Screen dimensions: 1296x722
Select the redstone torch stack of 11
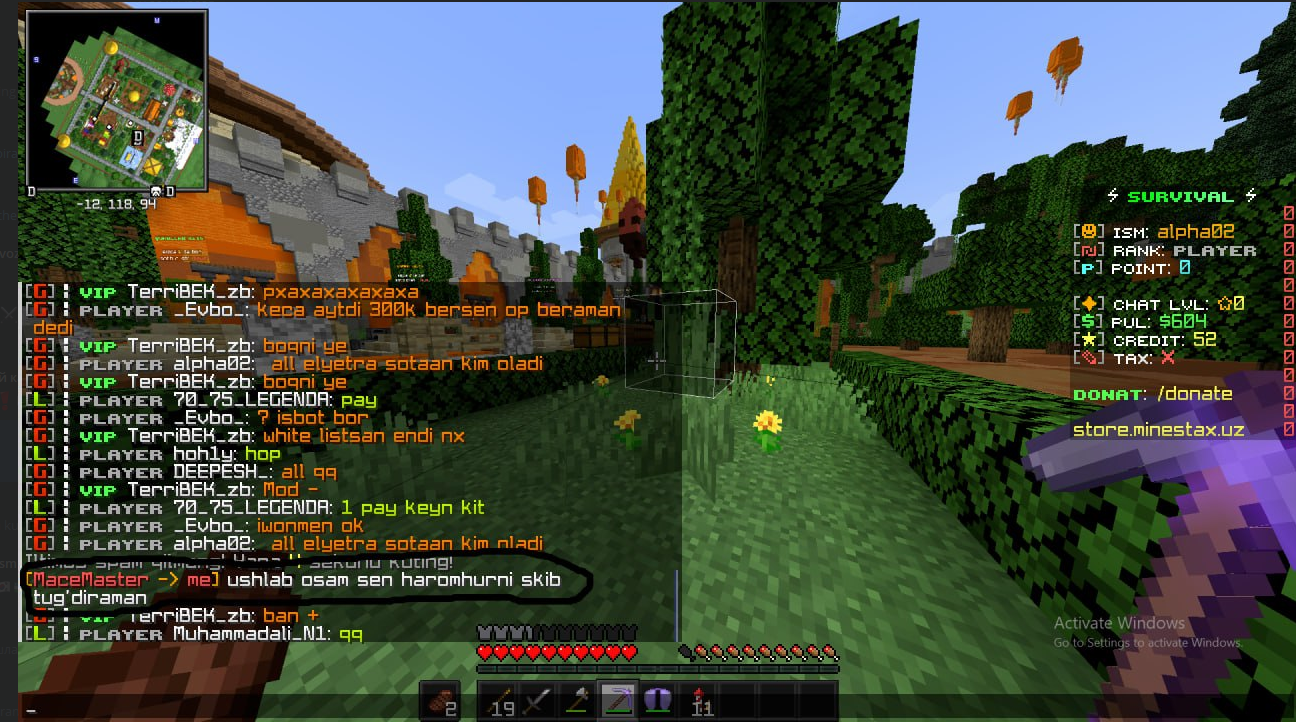coord(702,700)
